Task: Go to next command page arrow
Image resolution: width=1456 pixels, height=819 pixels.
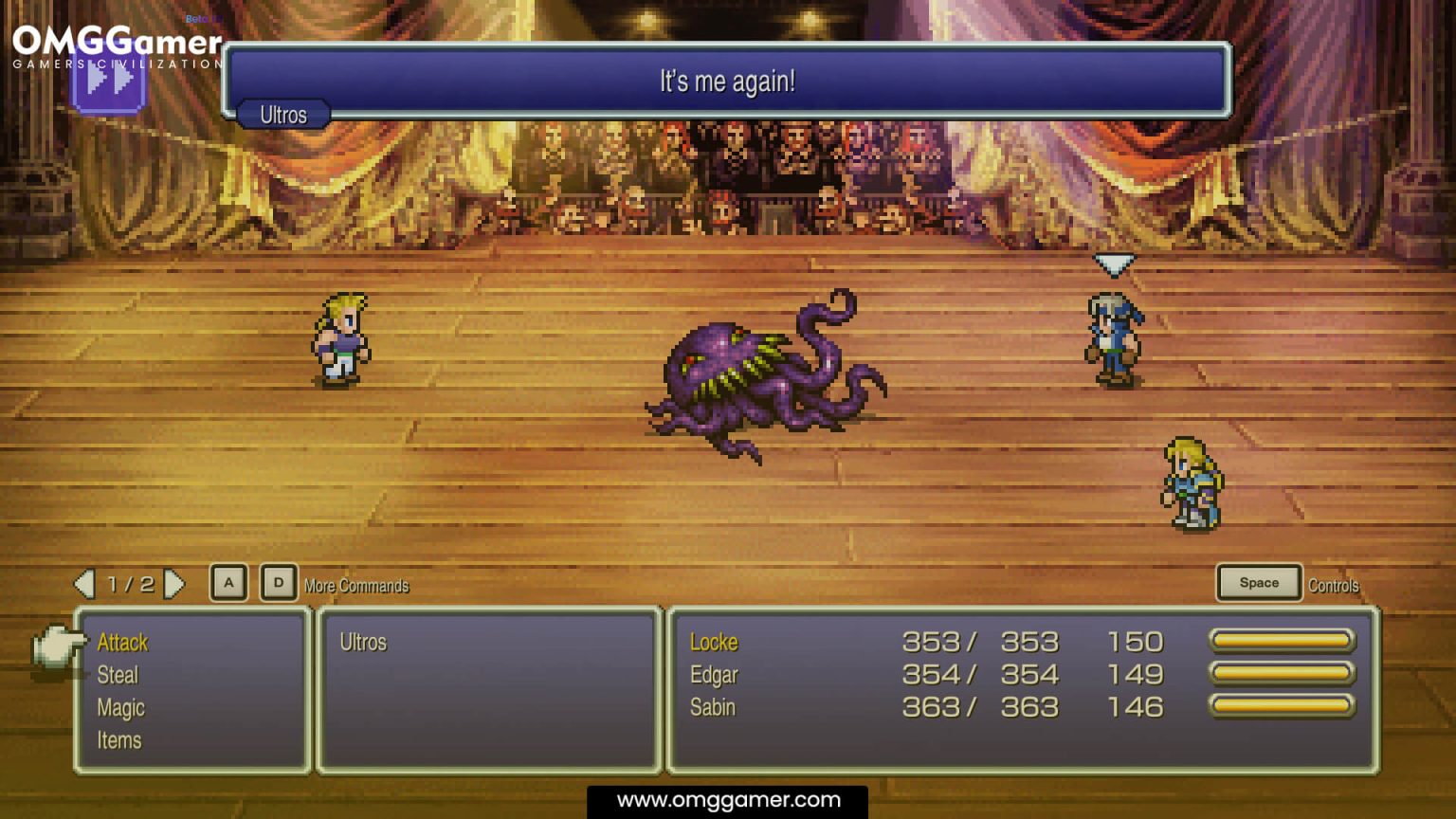Action: (173, 584)
